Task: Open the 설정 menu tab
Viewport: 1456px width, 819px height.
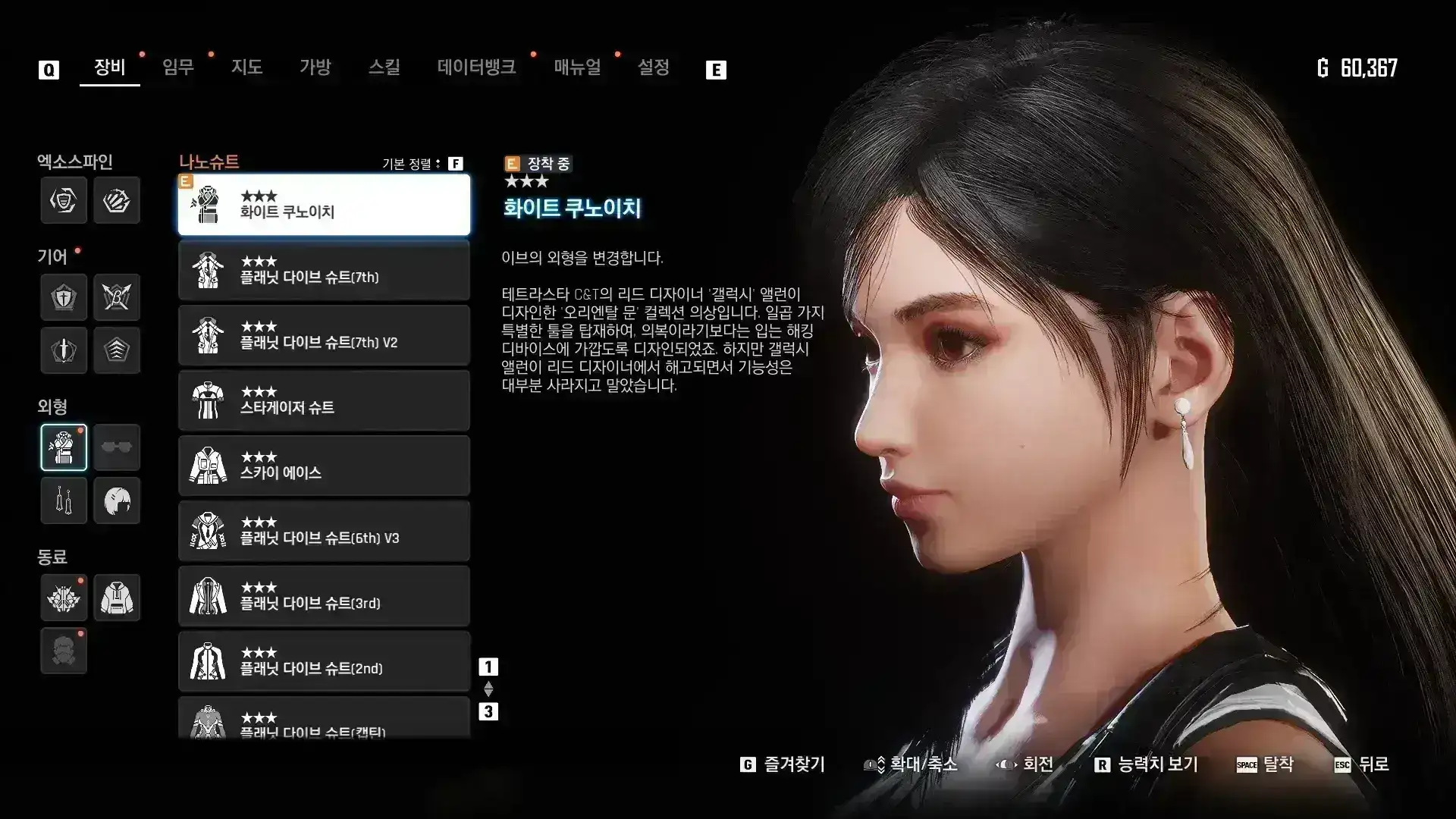Action: pyautogui.click(x=654, y=67)
